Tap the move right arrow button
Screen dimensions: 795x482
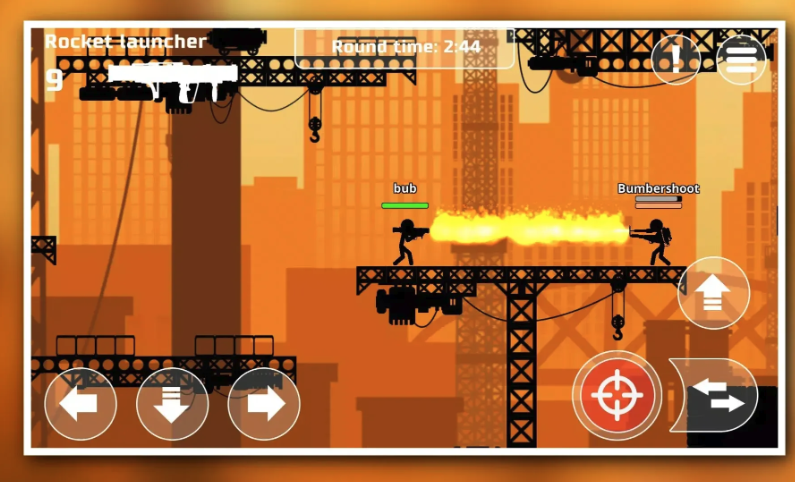click(x=264, y=404)
